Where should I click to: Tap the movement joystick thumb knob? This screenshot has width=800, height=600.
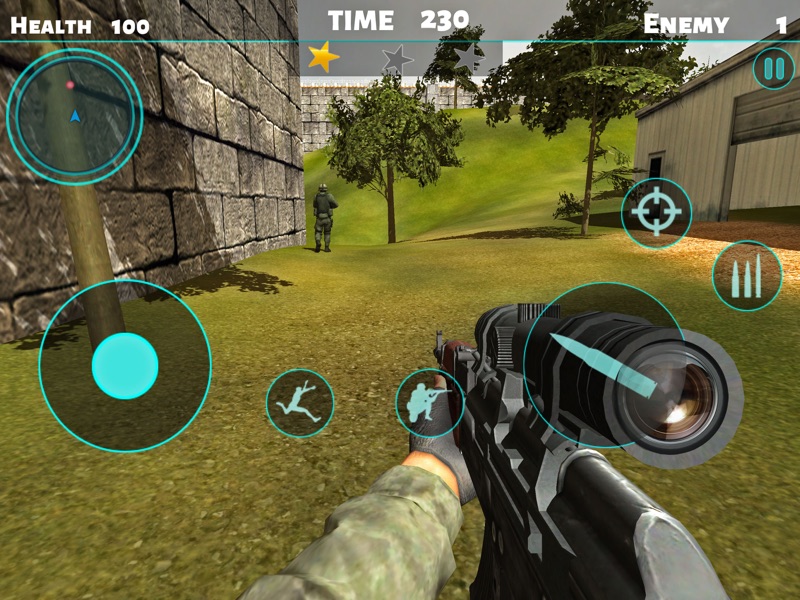pos(125,366)
